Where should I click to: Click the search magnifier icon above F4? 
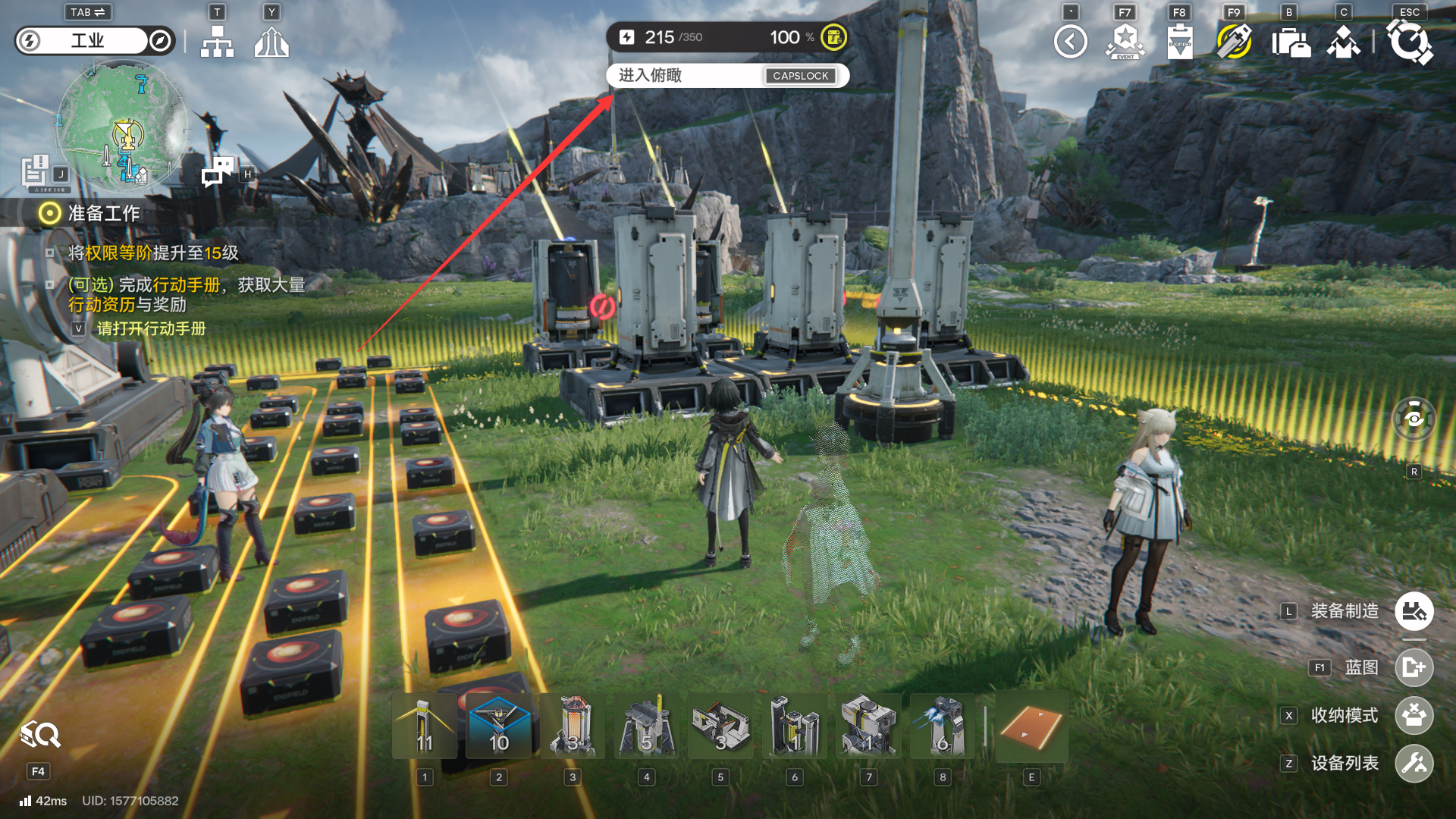[40, 734]
